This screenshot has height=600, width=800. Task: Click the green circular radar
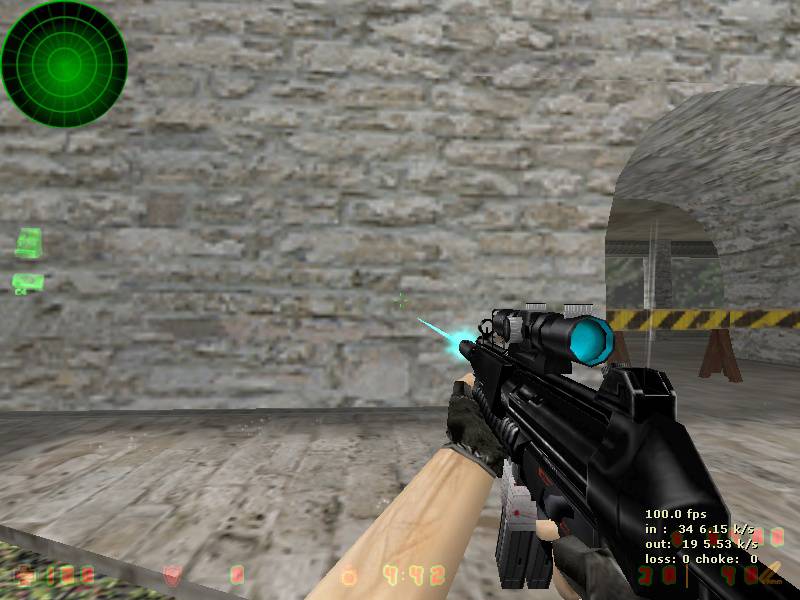[64, 64]
